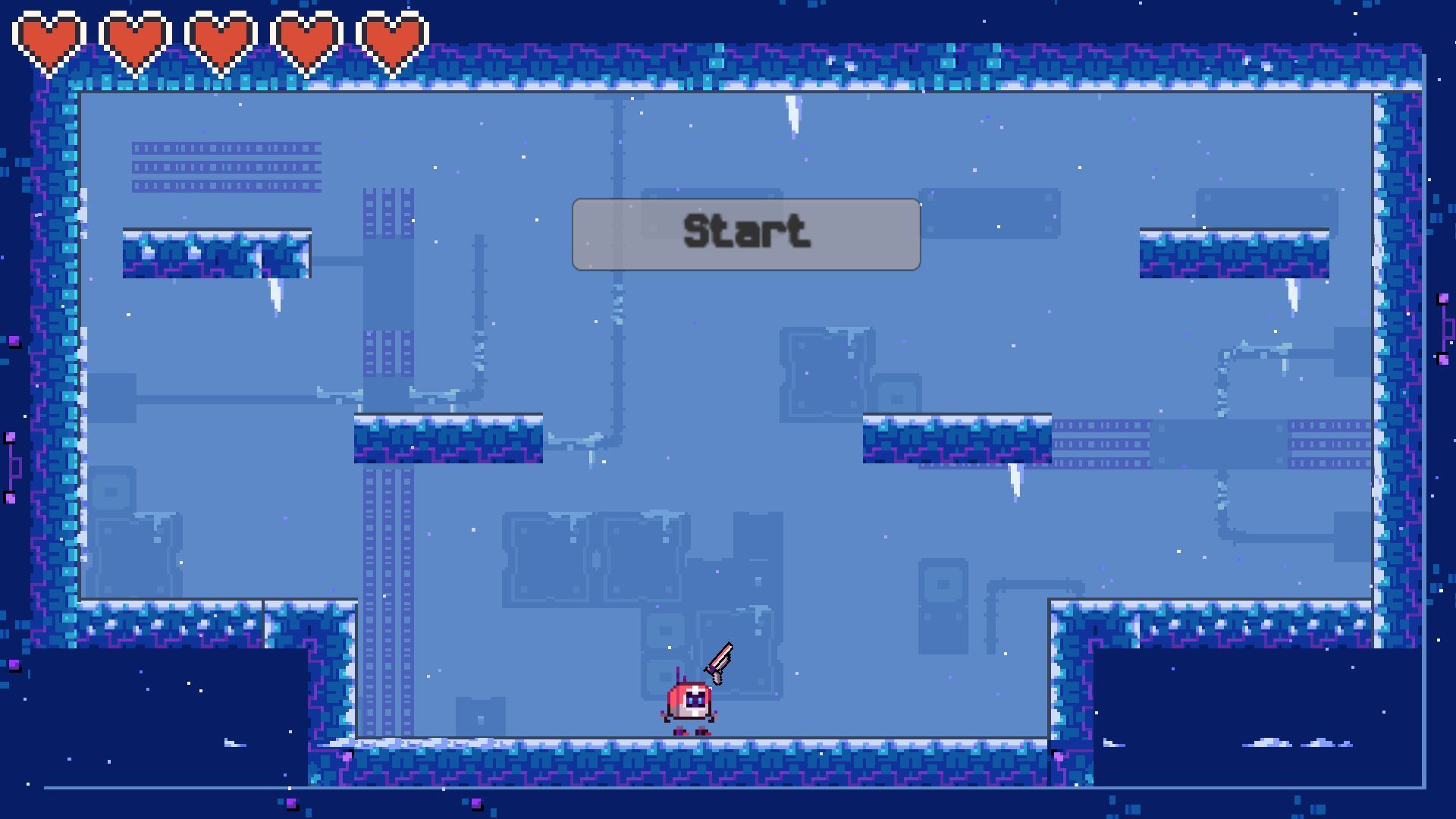The image size is (1456, 819).
Task: Click the Start button
Action: [x=746, y=234]
